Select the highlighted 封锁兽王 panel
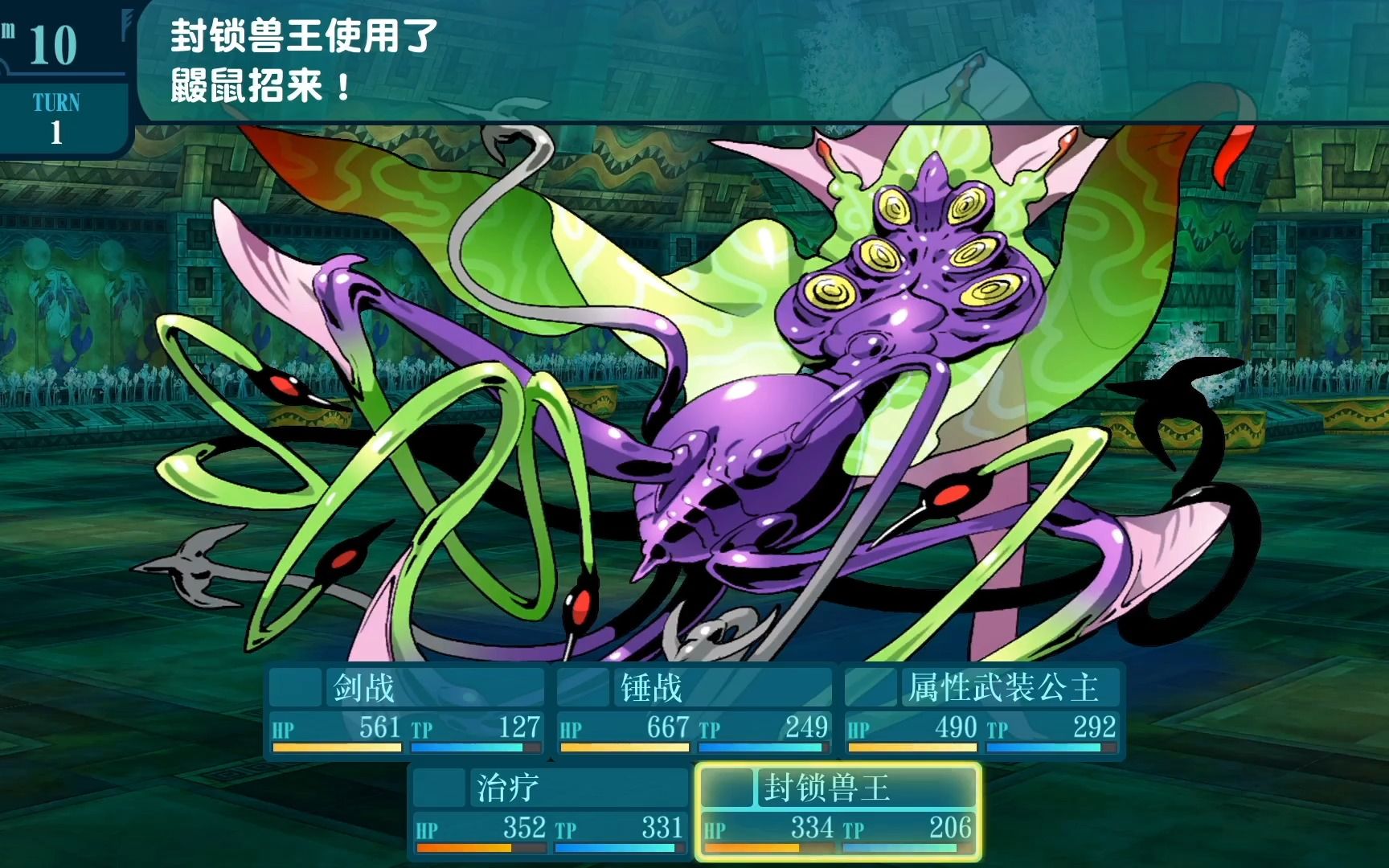Image resolution: width=1389 pixels, height=868 pixels. coord(838,811)
